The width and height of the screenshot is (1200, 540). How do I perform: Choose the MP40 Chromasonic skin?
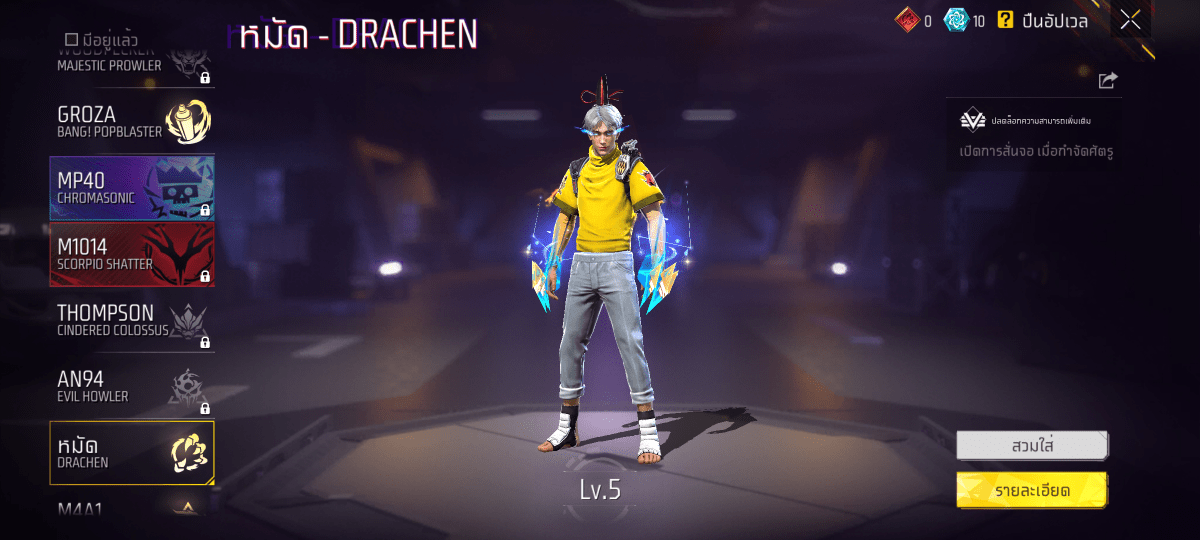point(131,188)
